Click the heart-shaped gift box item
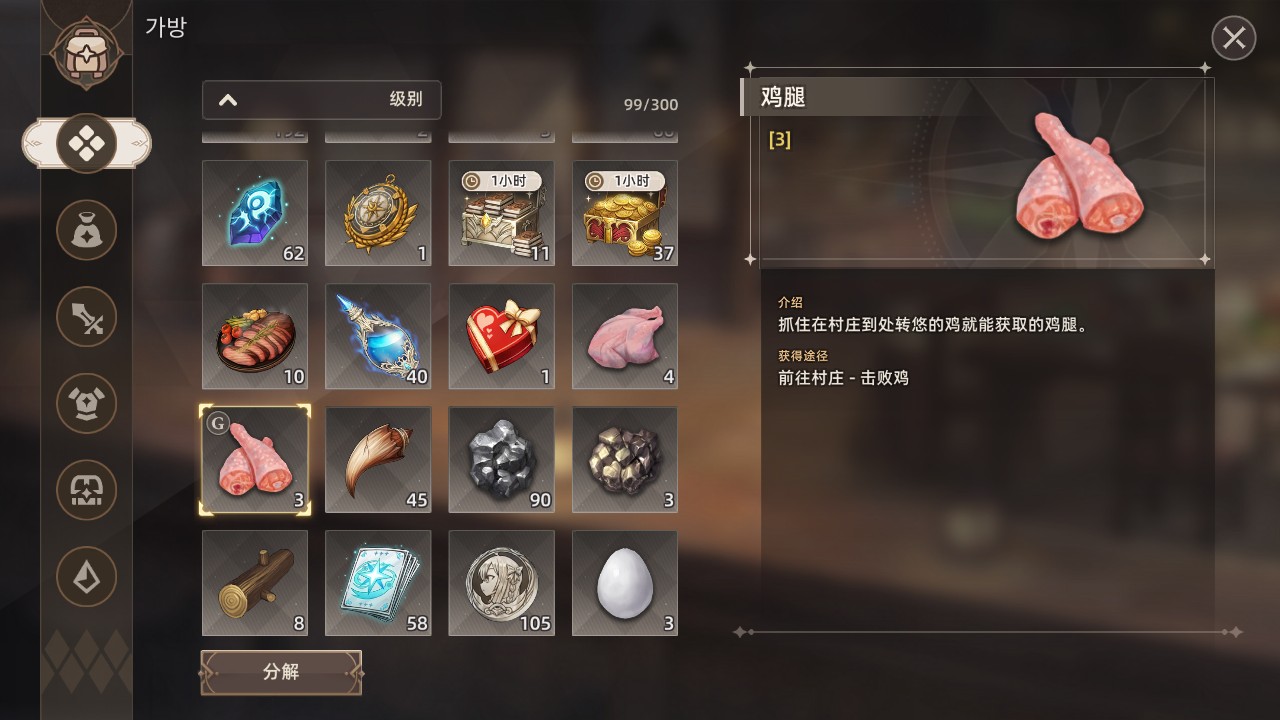 pos(501,336)
